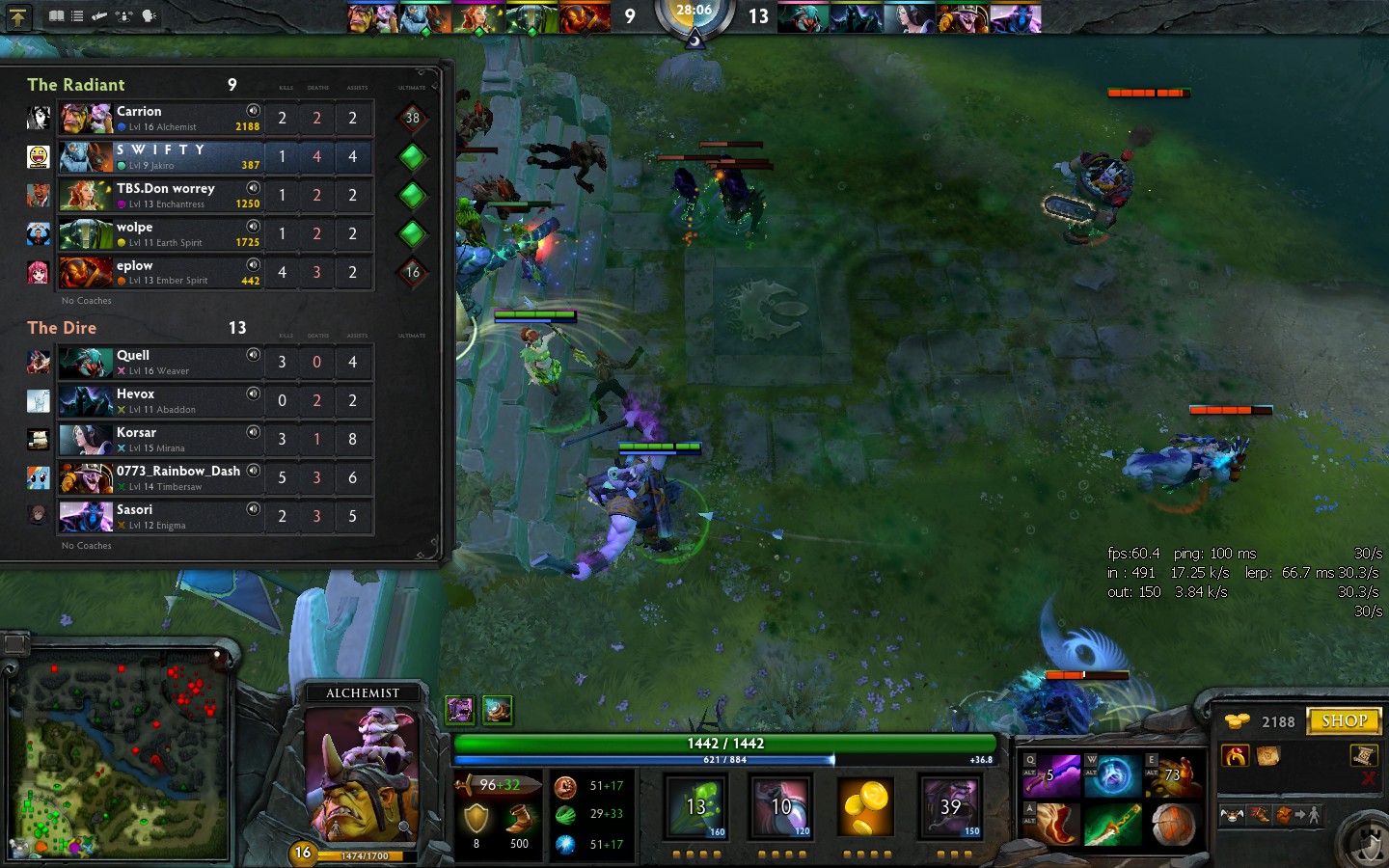Open the dashboard with the gold arrow button

pos(17,16)
